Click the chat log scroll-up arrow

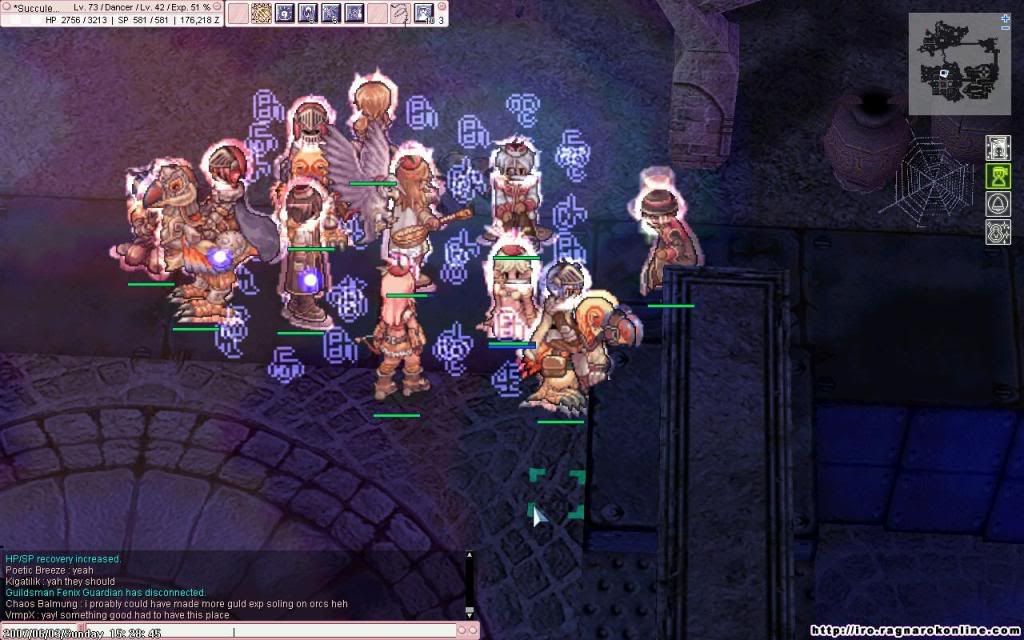coord(469,553)
